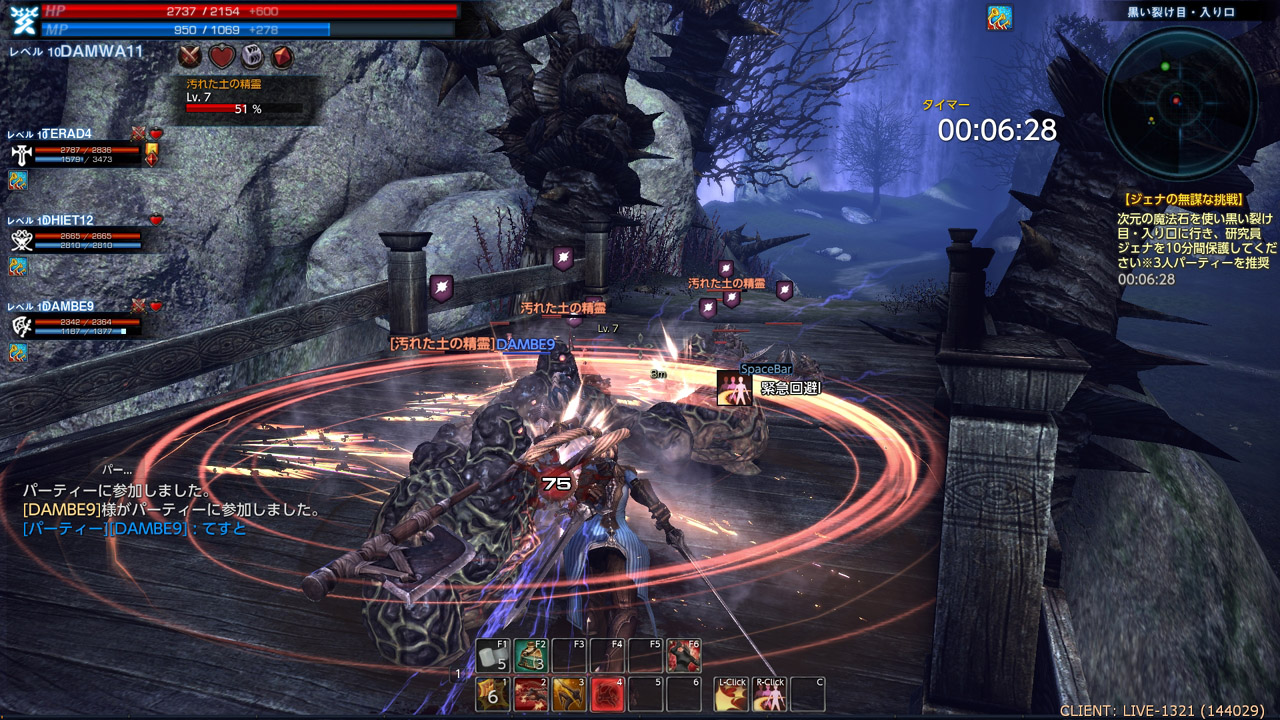Activate the red F6 skill icon
Screen dimensions: 1280x720
coord(684,655)
